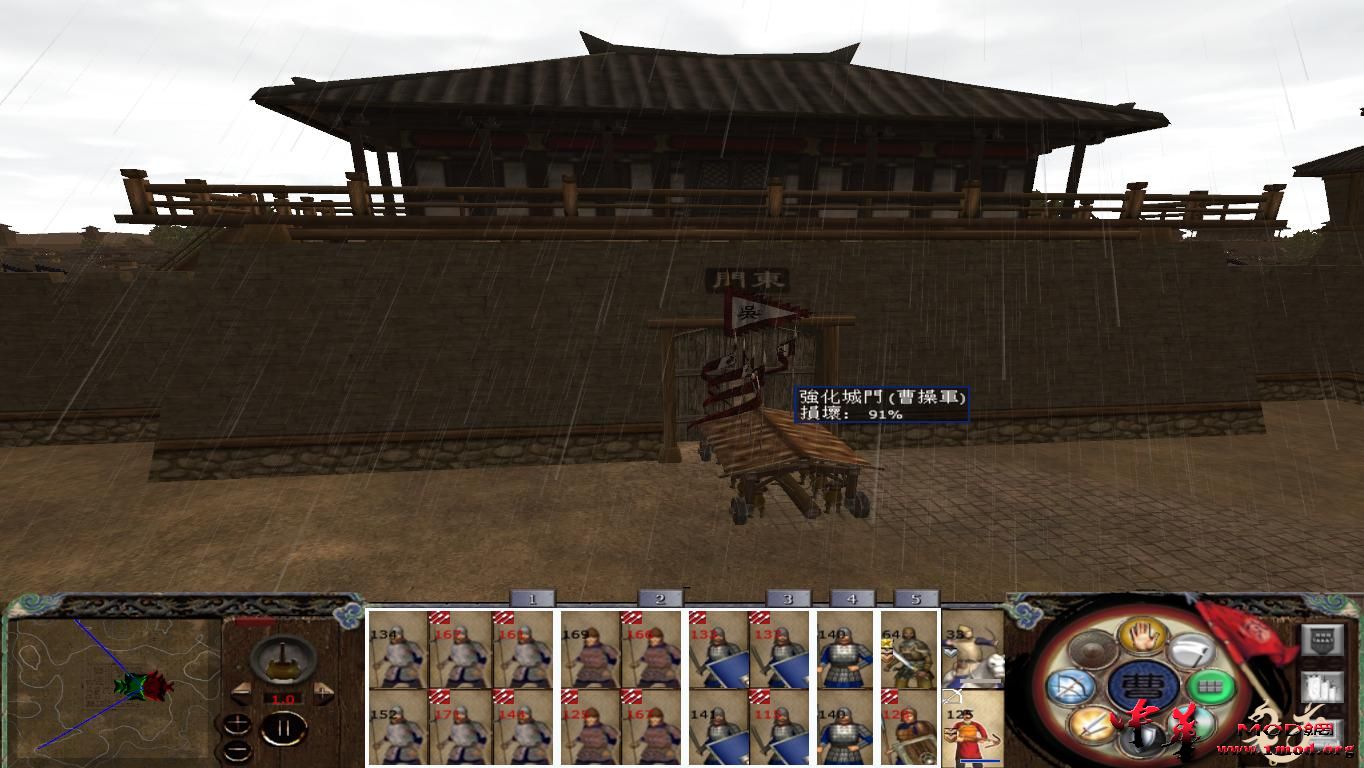Click the axe weapon icon on command wheel
The width and height of the screenshot is (1364, 768).
pyautogui.click(x=1196, y=650)
